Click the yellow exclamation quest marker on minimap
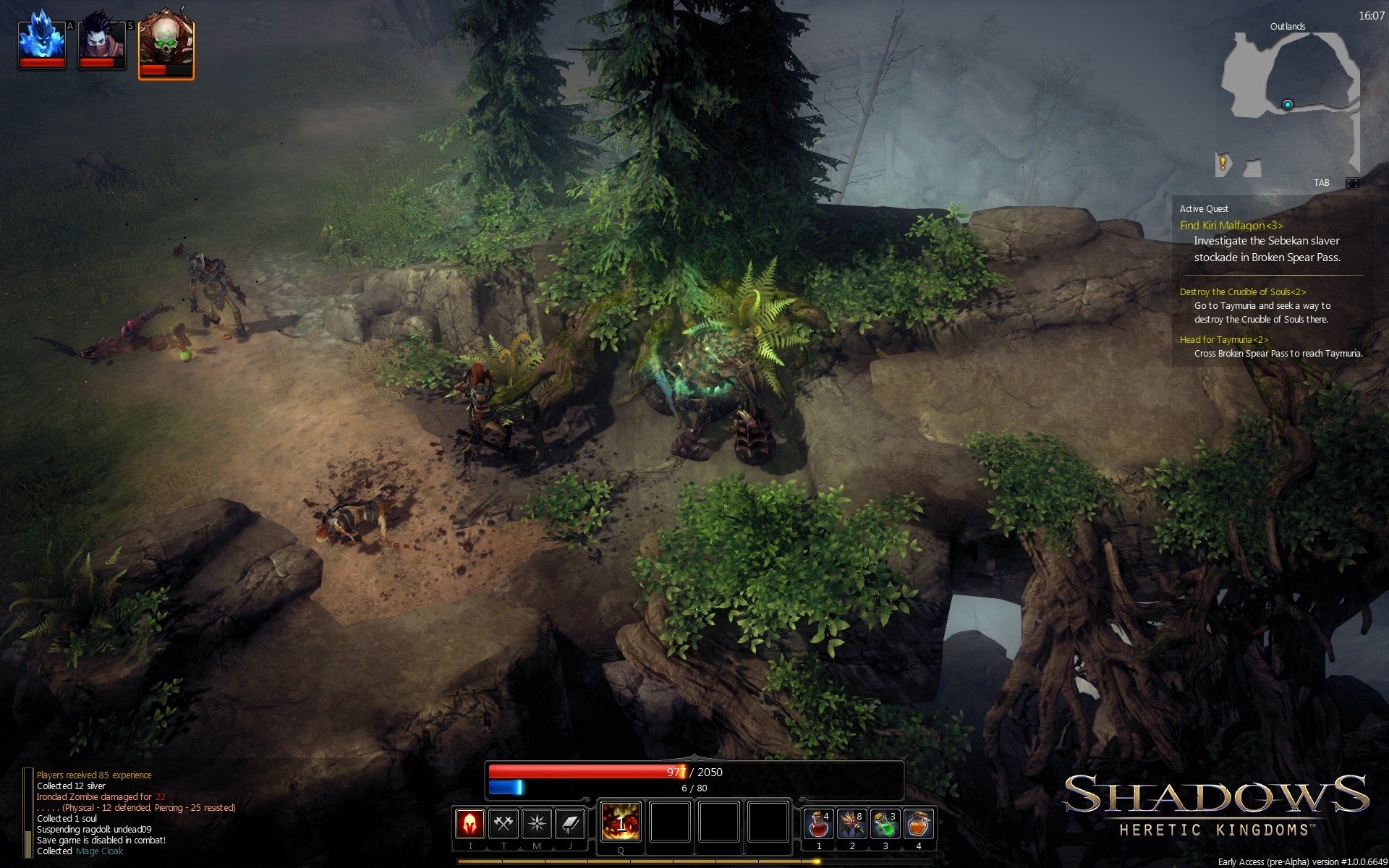This screenshot has height=868, width=1389. pyautogui.click(x=1223, y=163)
